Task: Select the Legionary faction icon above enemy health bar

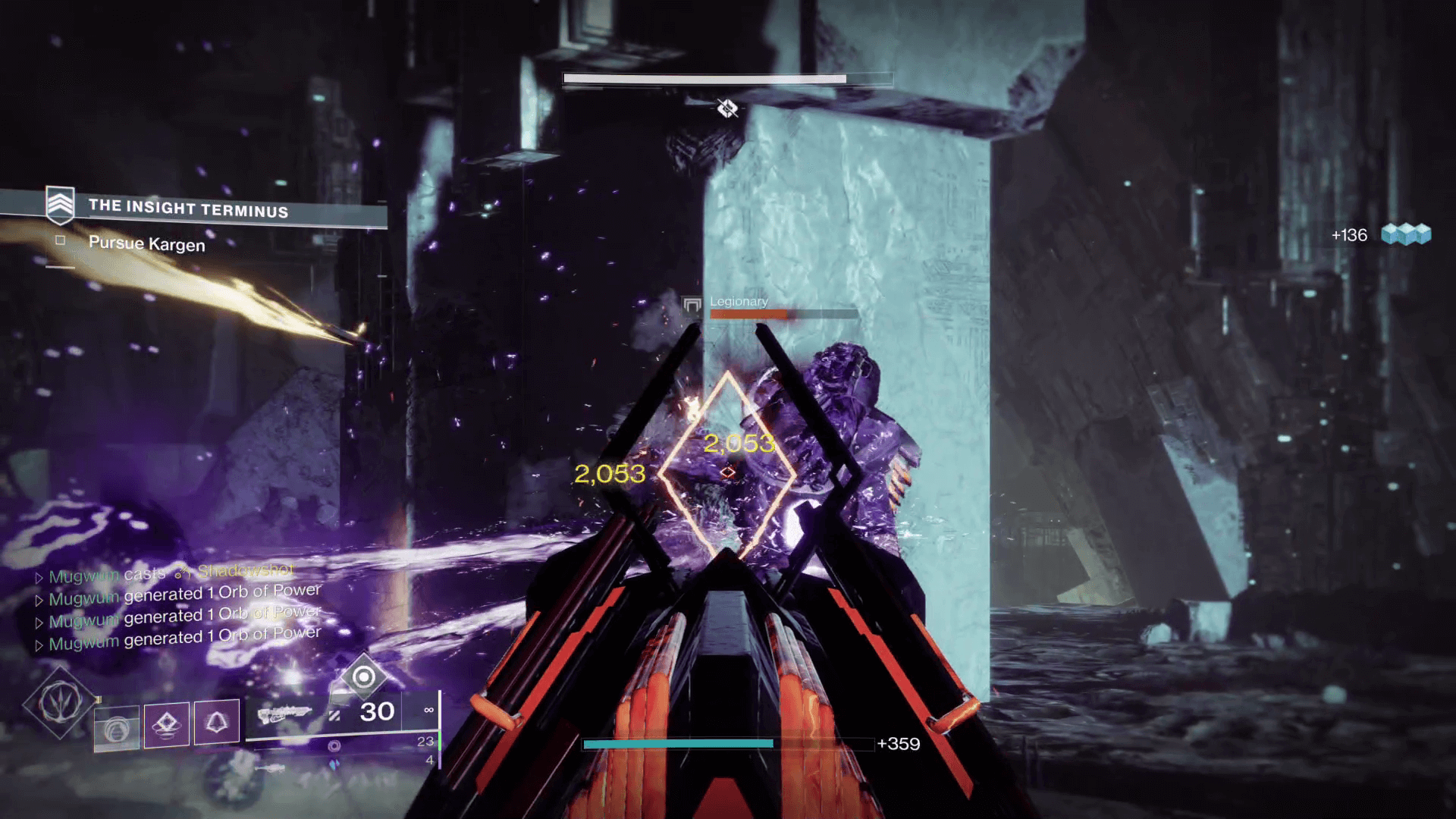Action: (x=691, y=303)
